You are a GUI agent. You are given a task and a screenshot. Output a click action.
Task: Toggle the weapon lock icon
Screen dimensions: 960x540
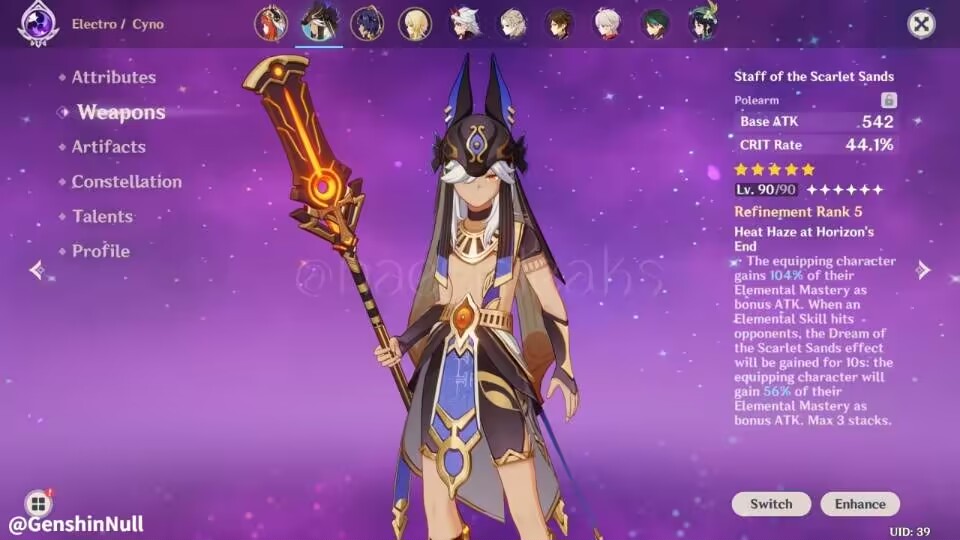pos(888,100)
